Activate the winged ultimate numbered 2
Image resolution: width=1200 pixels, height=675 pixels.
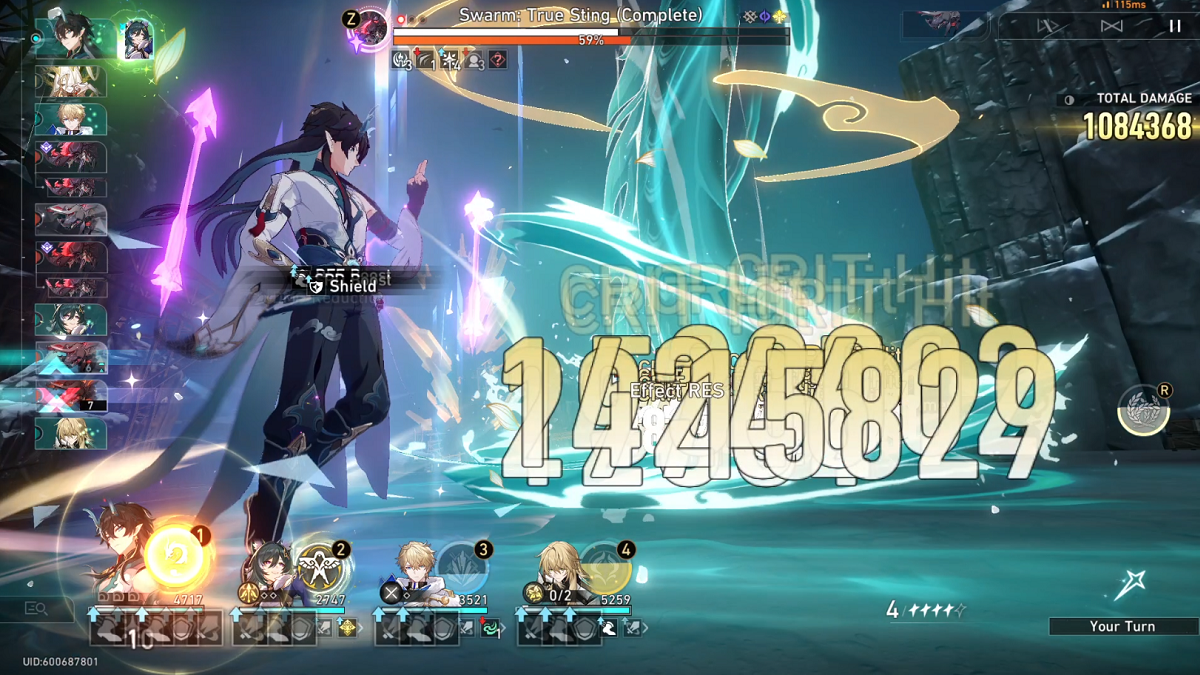[x=319, y=569]
